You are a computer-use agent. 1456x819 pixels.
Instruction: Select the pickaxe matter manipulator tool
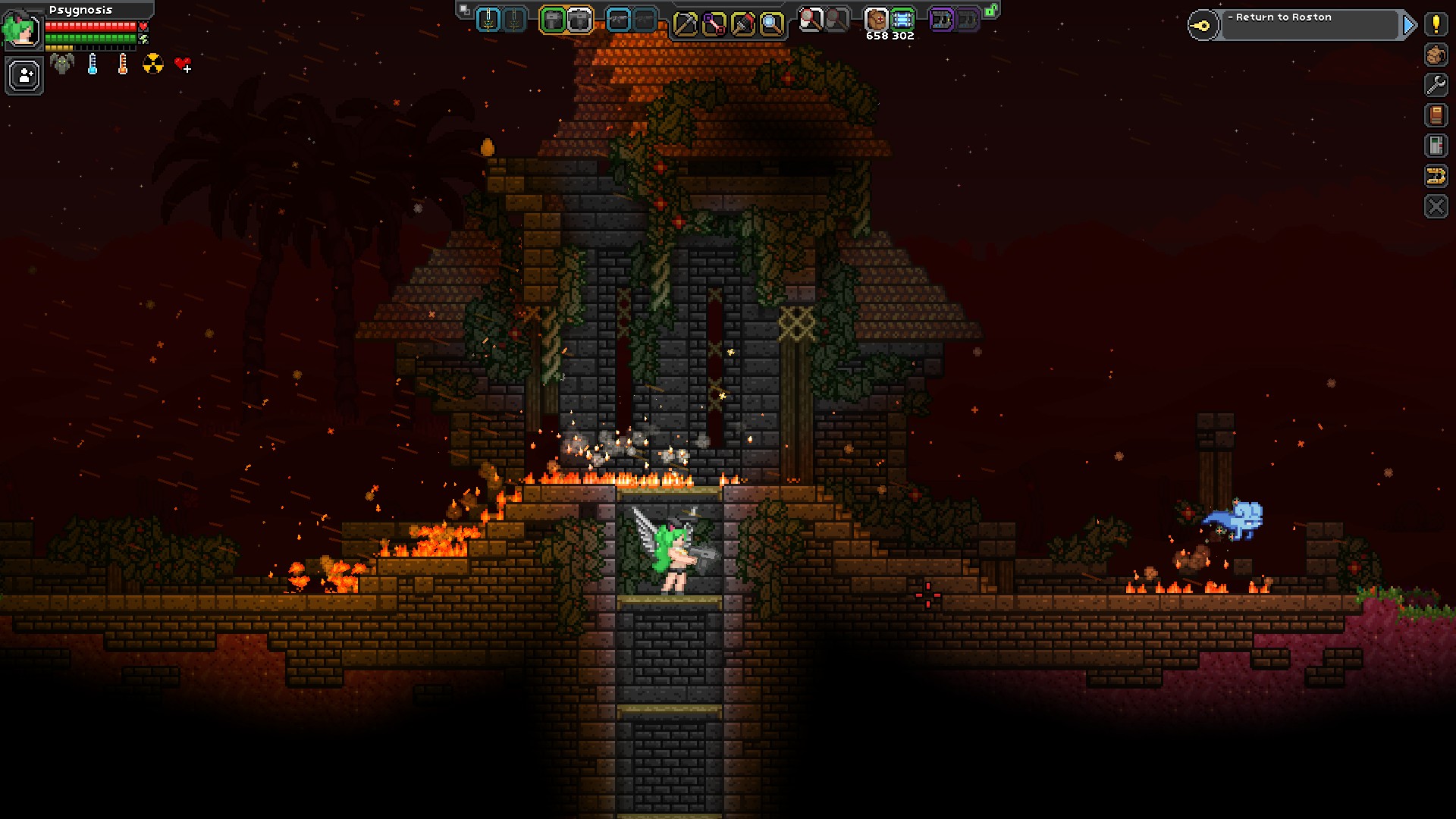(685, 24)
